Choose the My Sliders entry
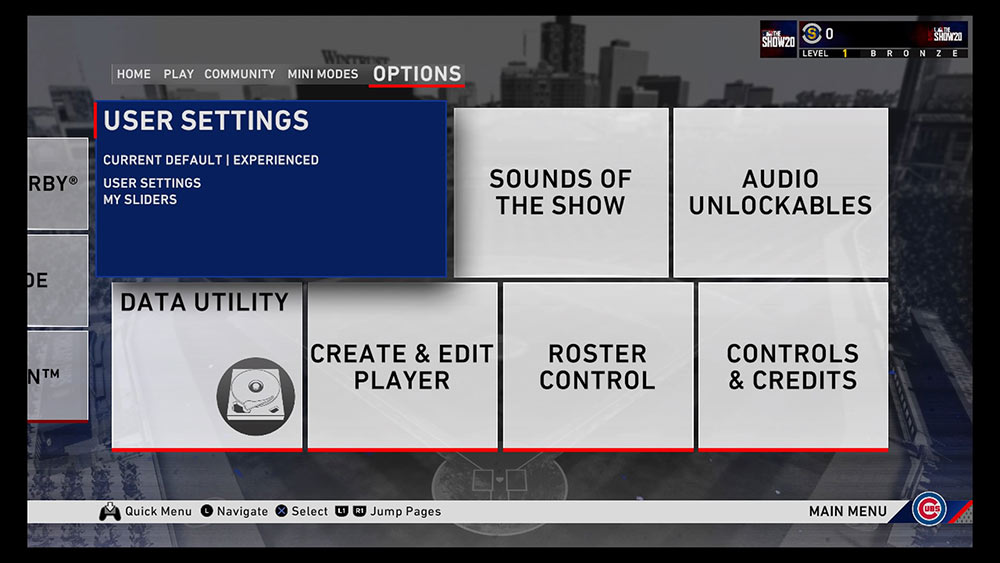The width and height of the screenshot is (1000, 563). (140, 200)
